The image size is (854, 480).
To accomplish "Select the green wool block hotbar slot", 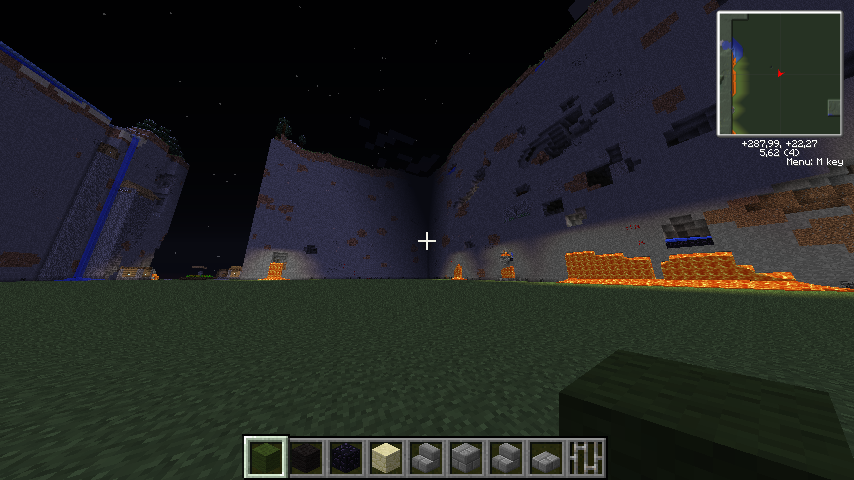I will (266, 457).
